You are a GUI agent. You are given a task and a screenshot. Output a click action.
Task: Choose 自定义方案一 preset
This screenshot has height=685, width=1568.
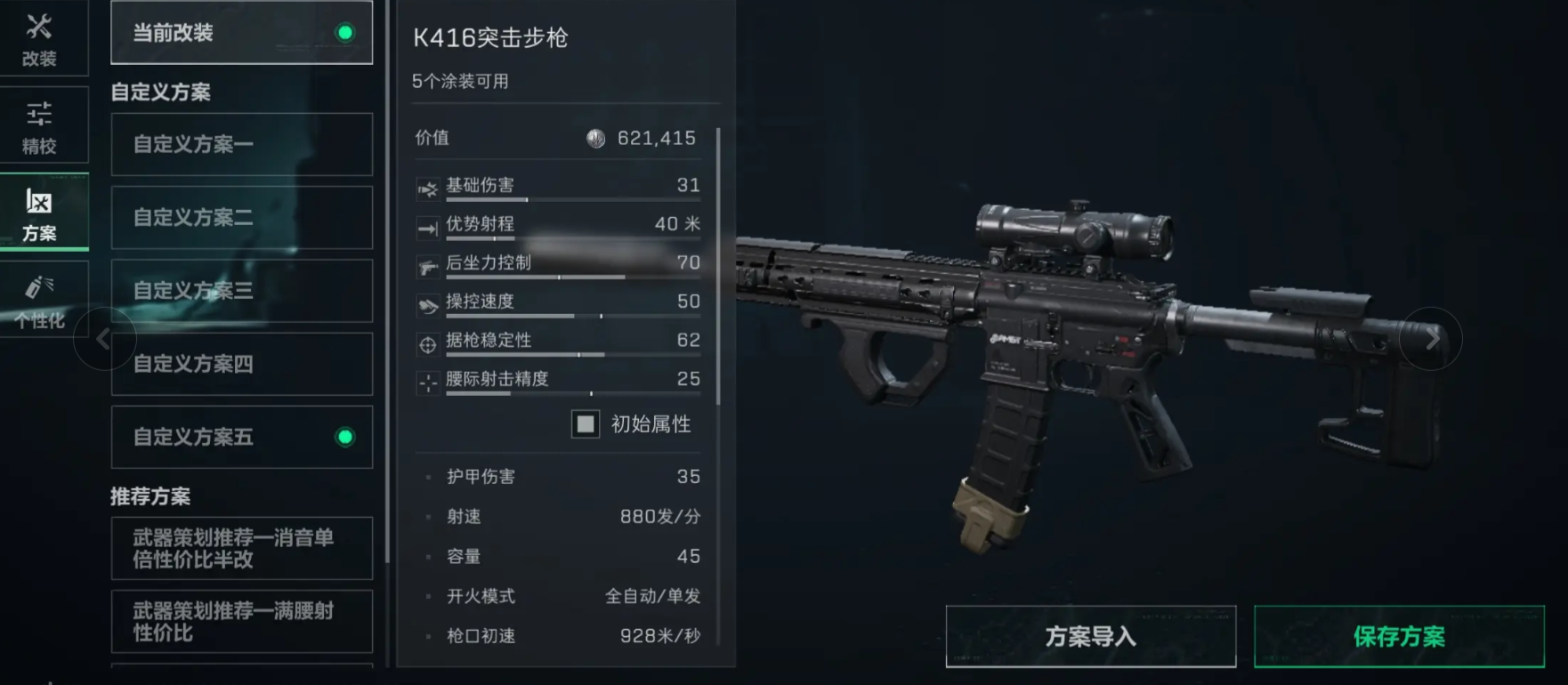(x=241, y=144)
